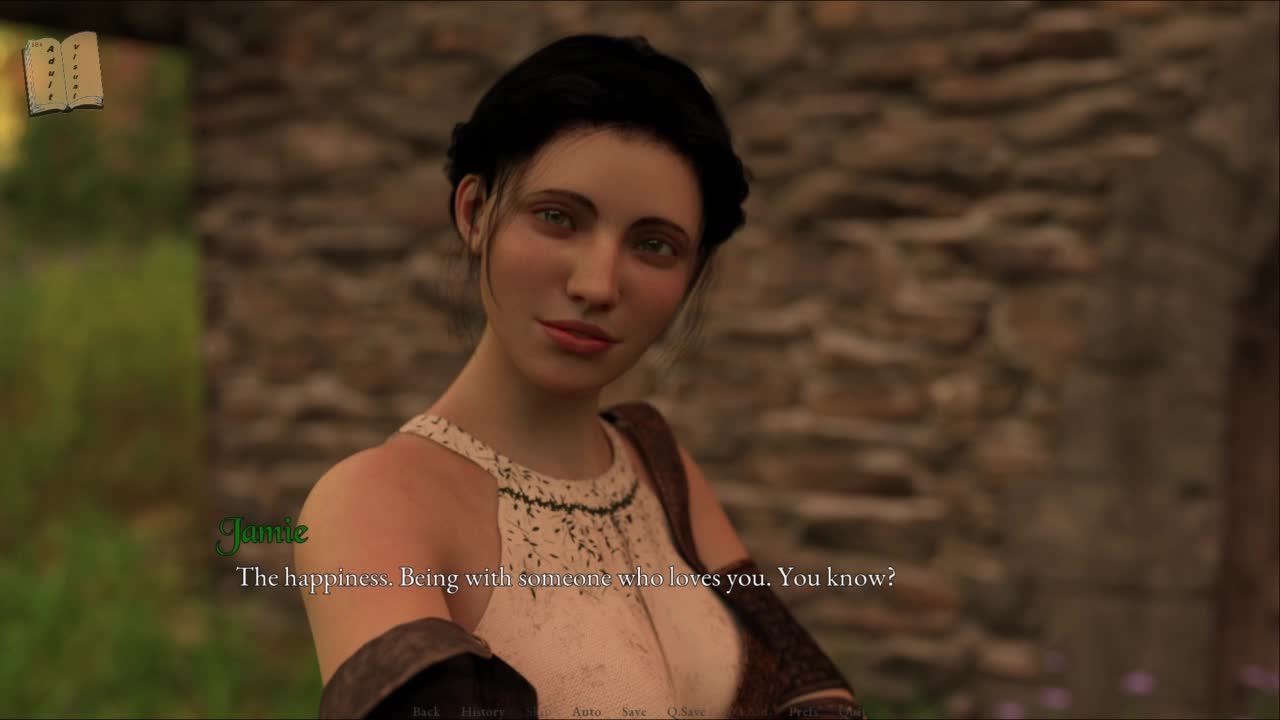This screenshot has height=720, width=1280.
Task: Open the Prefs settings screen
Action: tap(804, 712)
